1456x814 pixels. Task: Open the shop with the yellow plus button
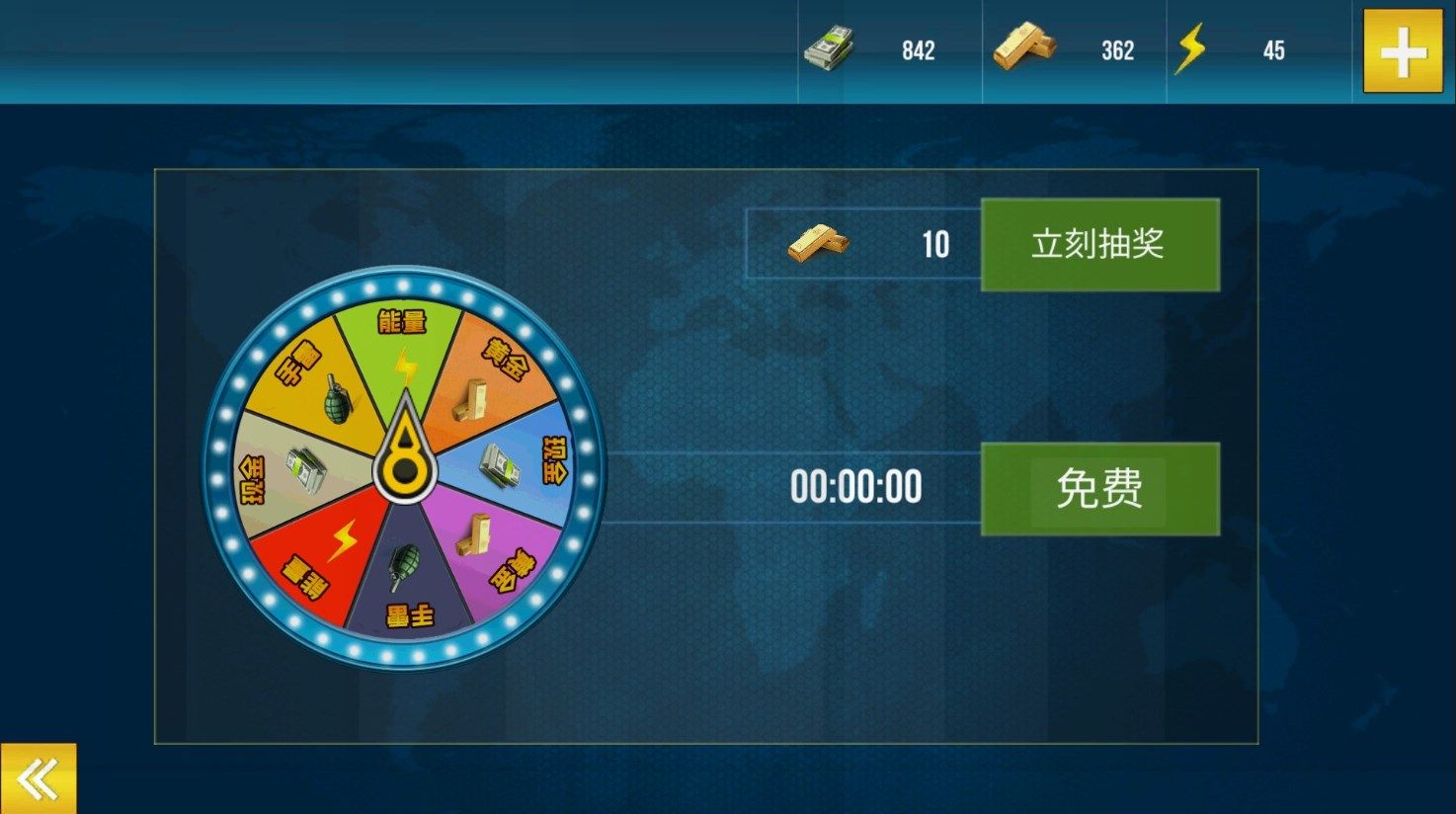(x=1403, y=51)
